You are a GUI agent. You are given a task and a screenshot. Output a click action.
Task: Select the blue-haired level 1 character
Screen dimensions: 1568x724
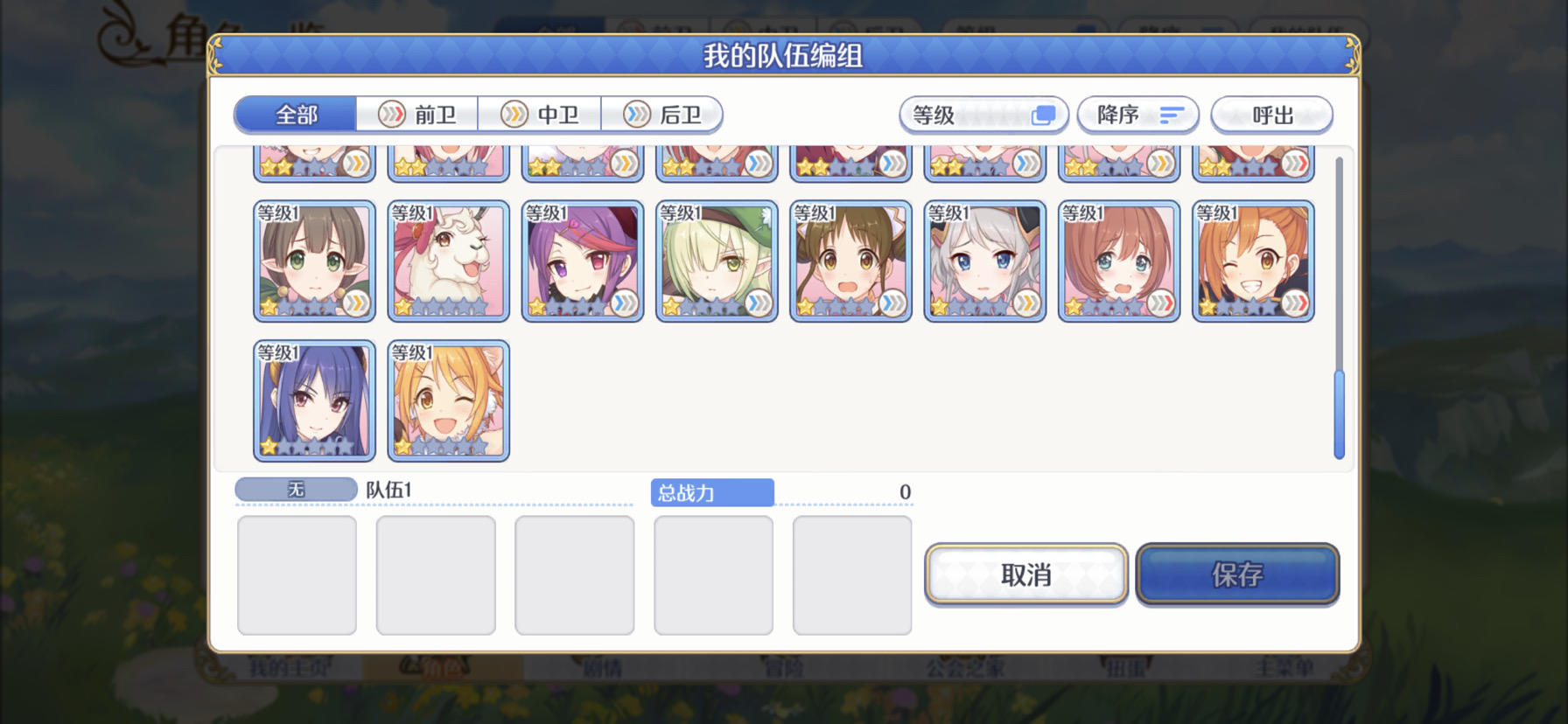pos(314,400)
